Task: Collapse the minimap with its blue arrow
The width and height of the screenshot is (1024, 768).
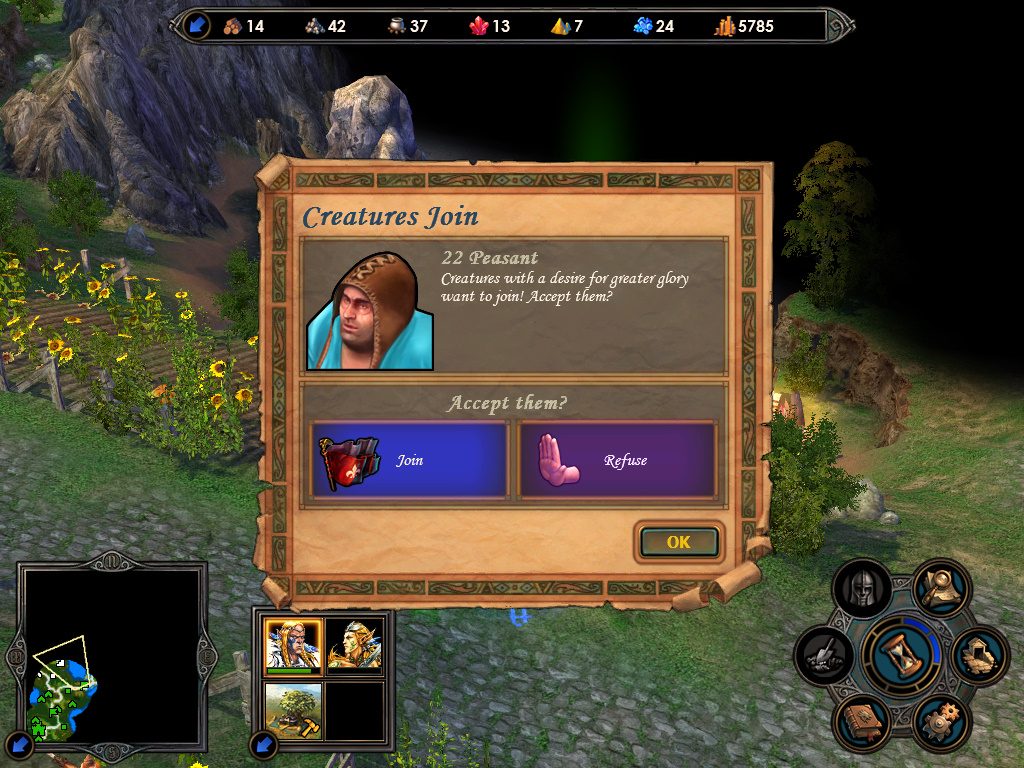Action: [20, 743]
